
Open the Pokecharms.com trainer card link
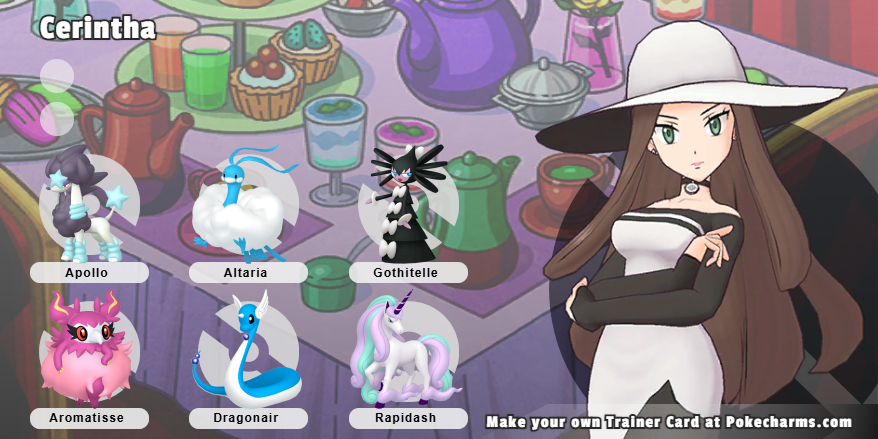click(675, 421)
